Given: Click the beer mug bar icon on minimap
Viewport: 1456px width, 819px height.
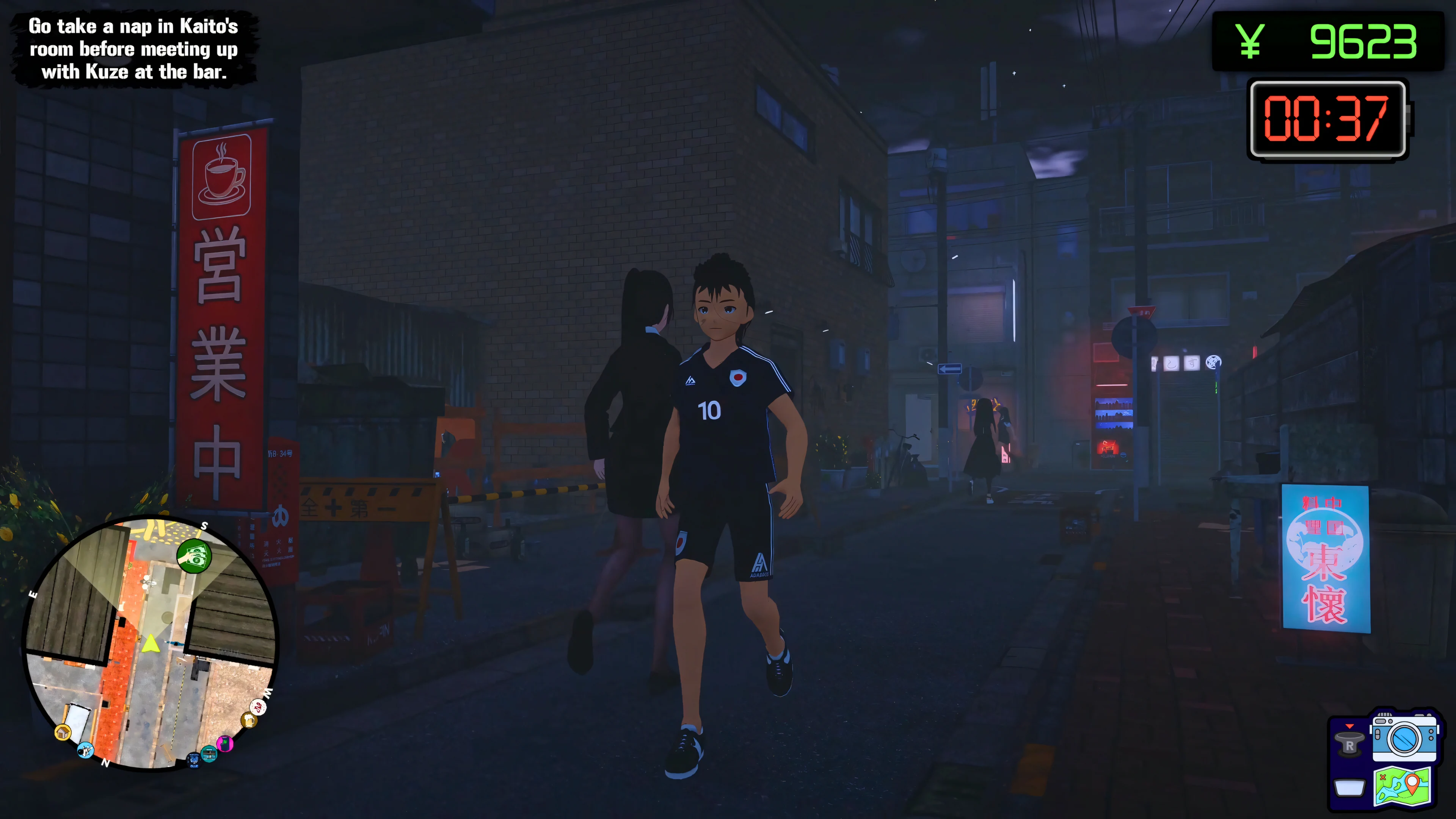Looking at the screenshot, I should pos(249,720).
